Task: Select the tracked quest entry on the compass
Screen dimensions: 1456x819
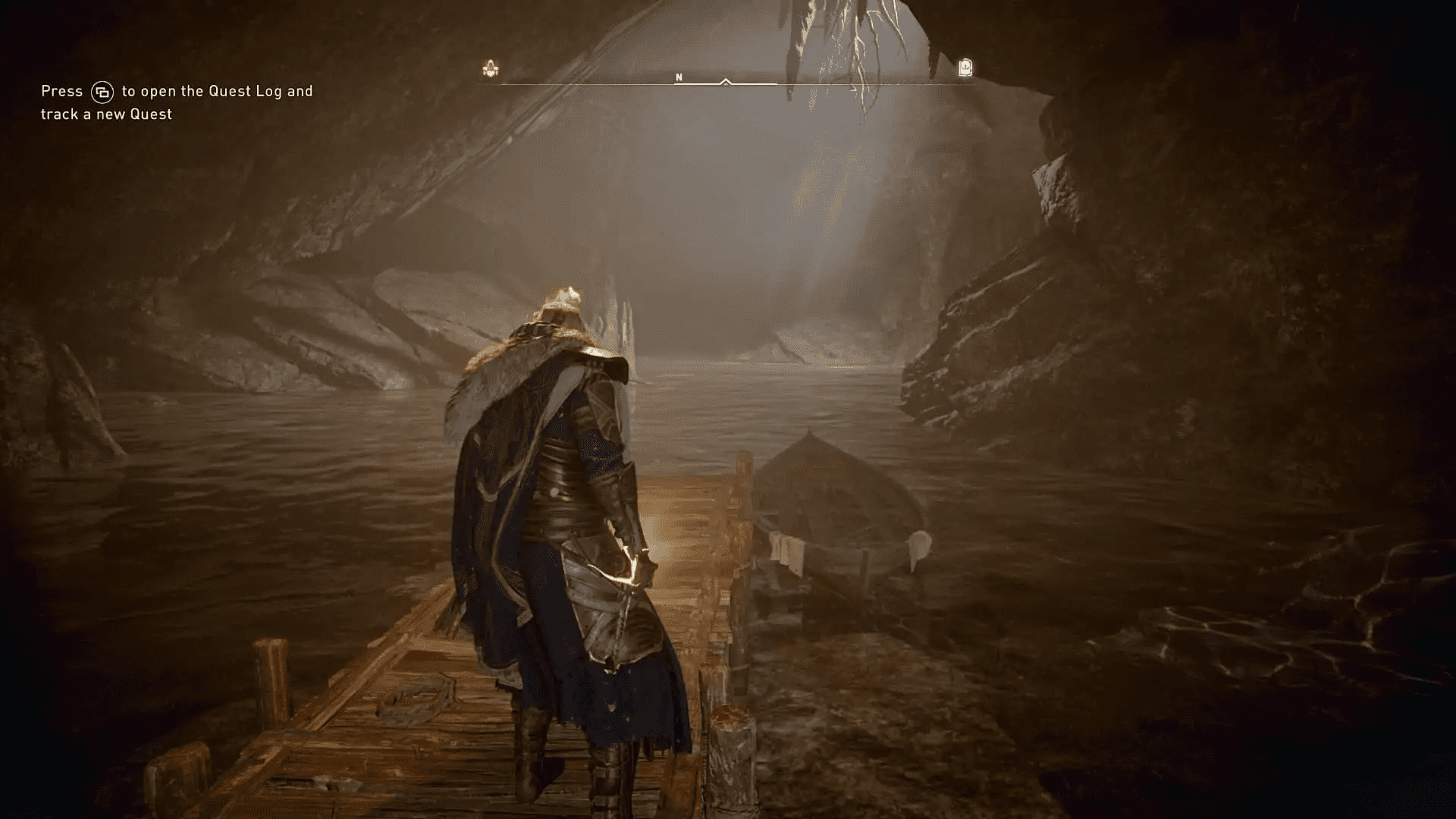Action: (491, 68)
